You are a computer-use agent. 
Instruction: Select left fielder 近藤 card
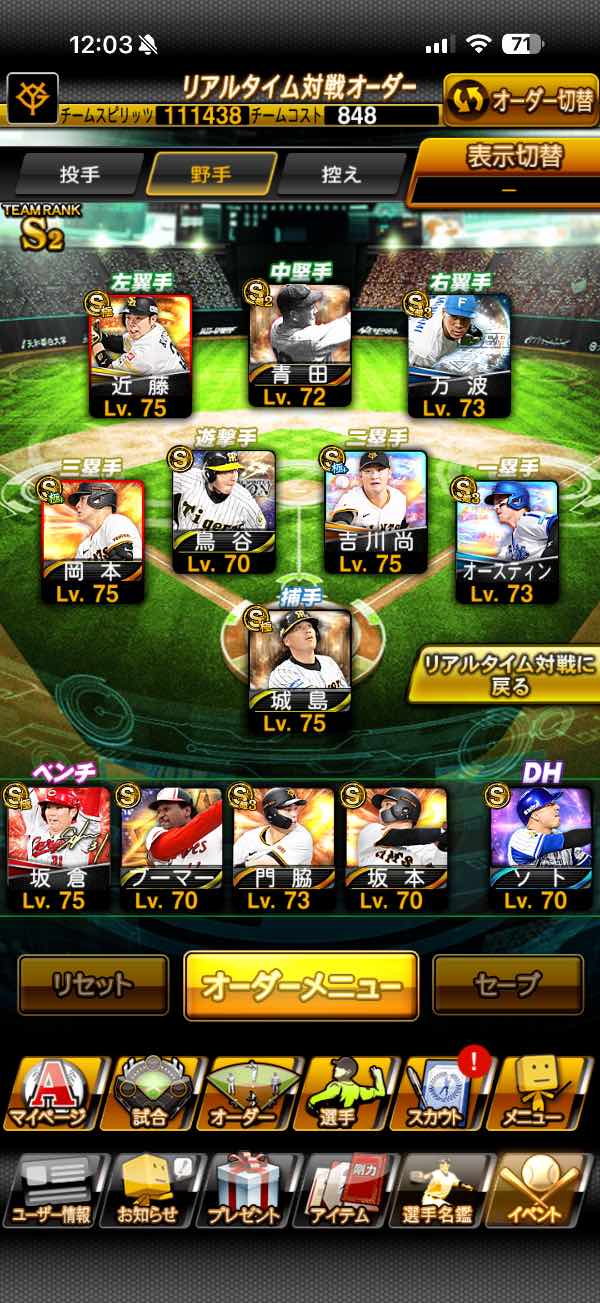coord(141,355)
